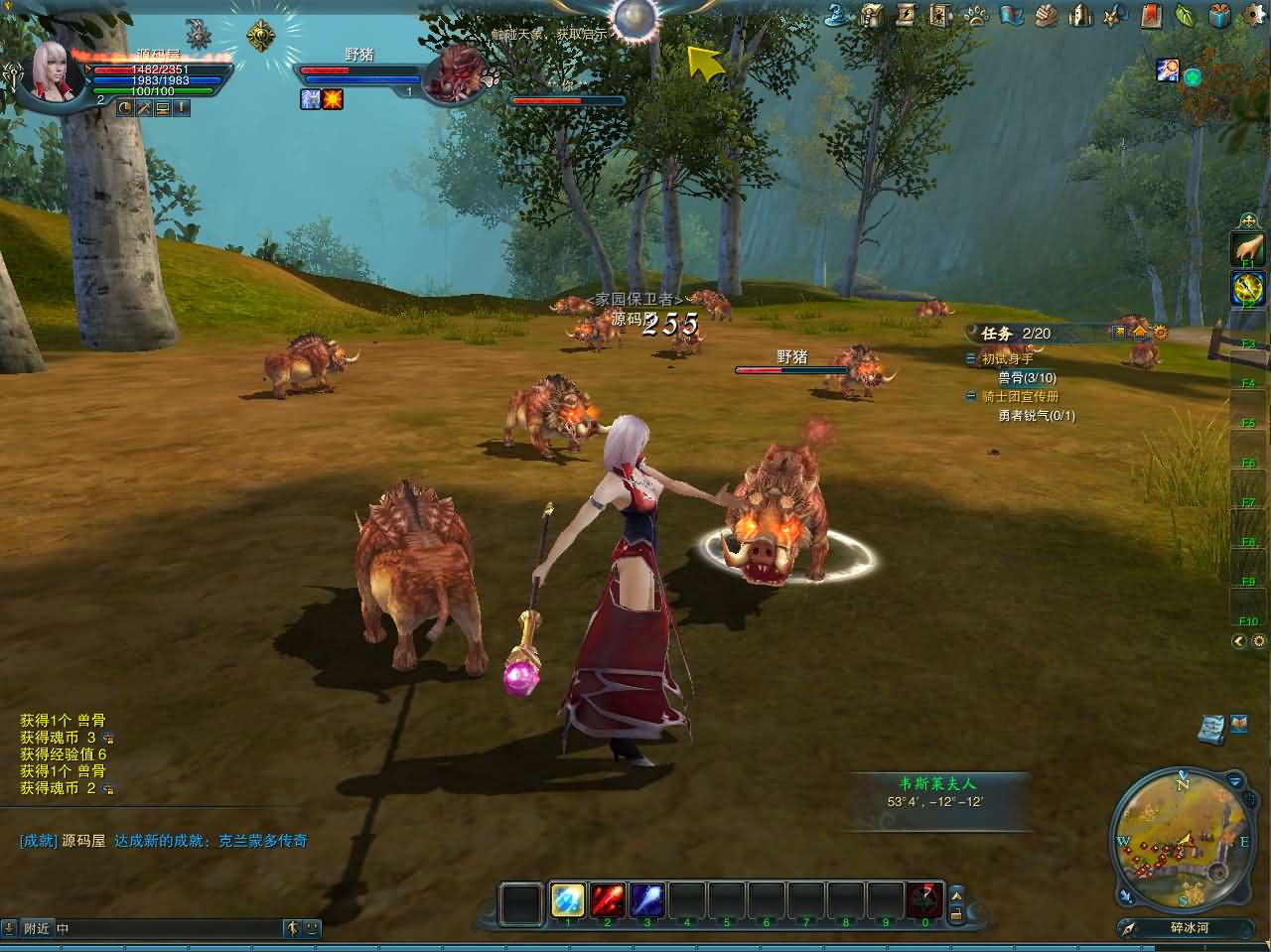Click the handshake social icon

pyautogui.click(x=1046, y=15)
